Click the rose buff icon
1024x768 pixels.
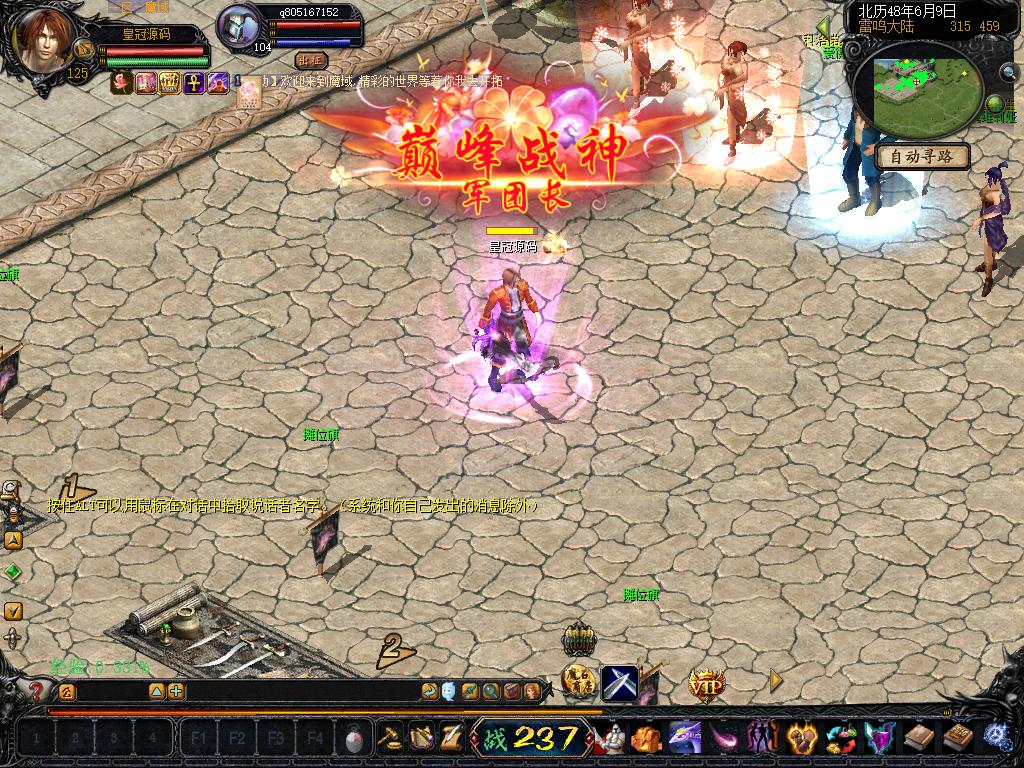(x=121, y=82)
